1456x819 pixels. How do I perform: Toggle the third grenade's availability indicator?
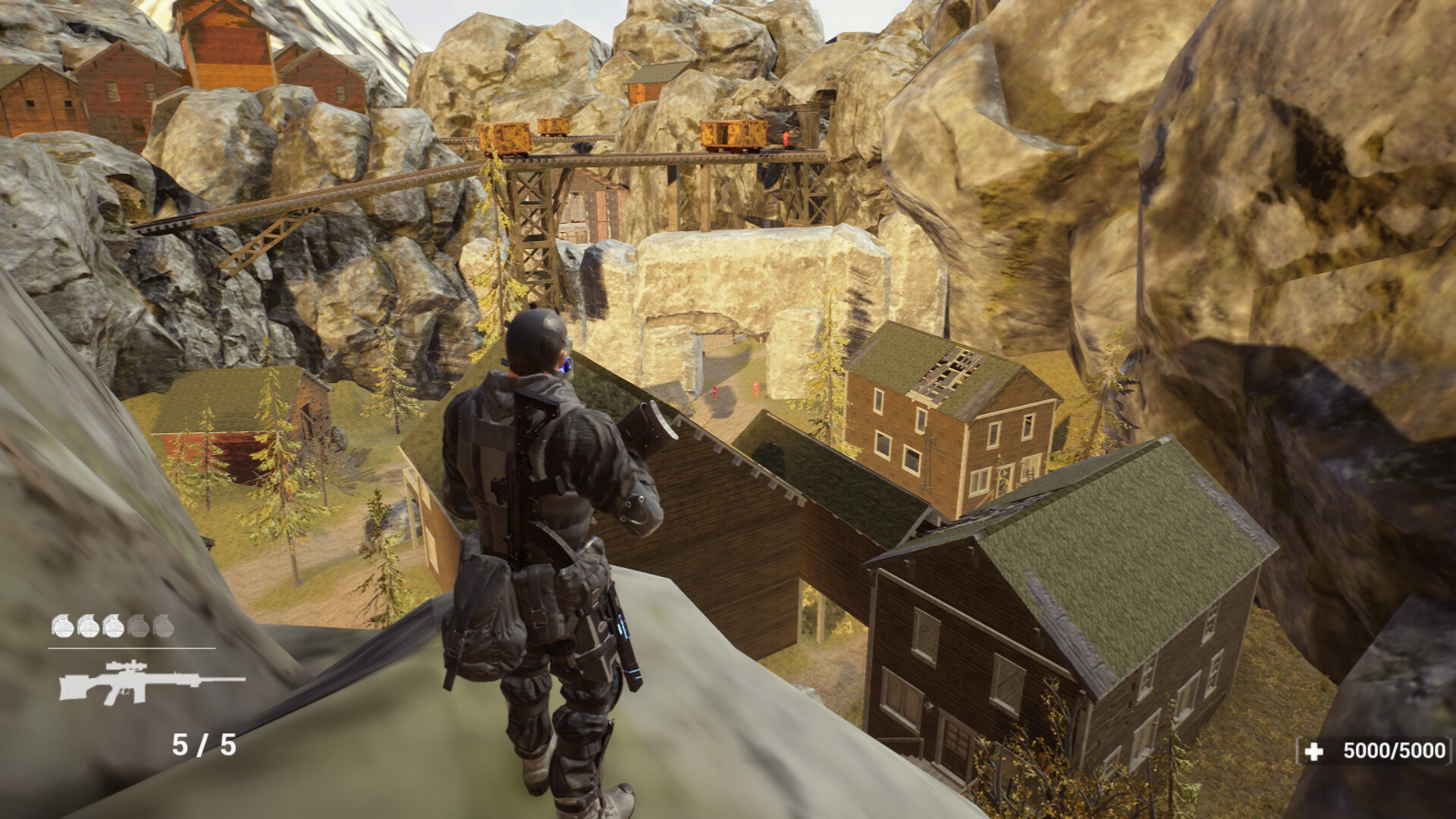tap(114, 626)
